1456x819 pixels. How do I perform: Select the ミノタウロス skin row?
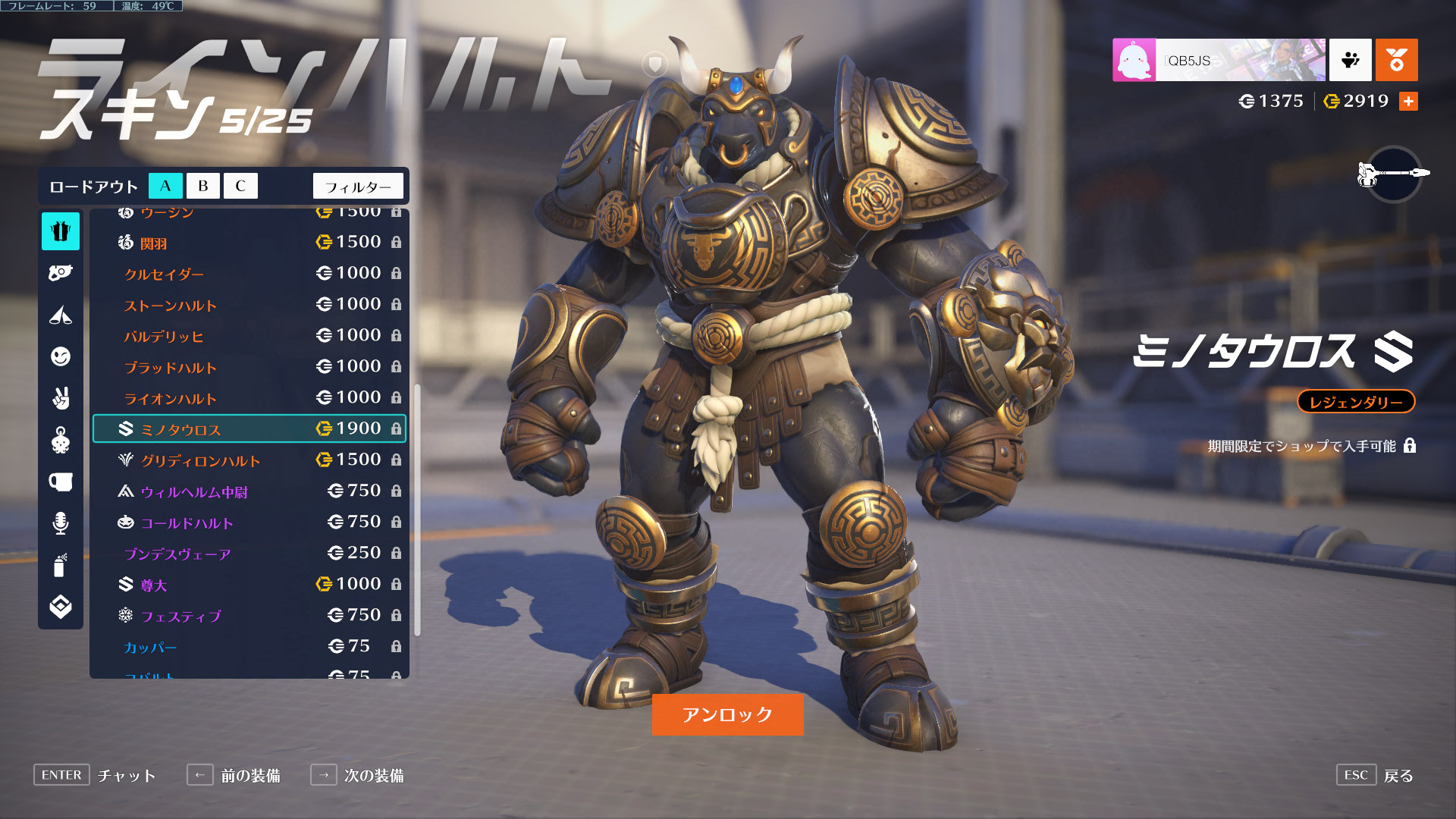click(249, 429)
